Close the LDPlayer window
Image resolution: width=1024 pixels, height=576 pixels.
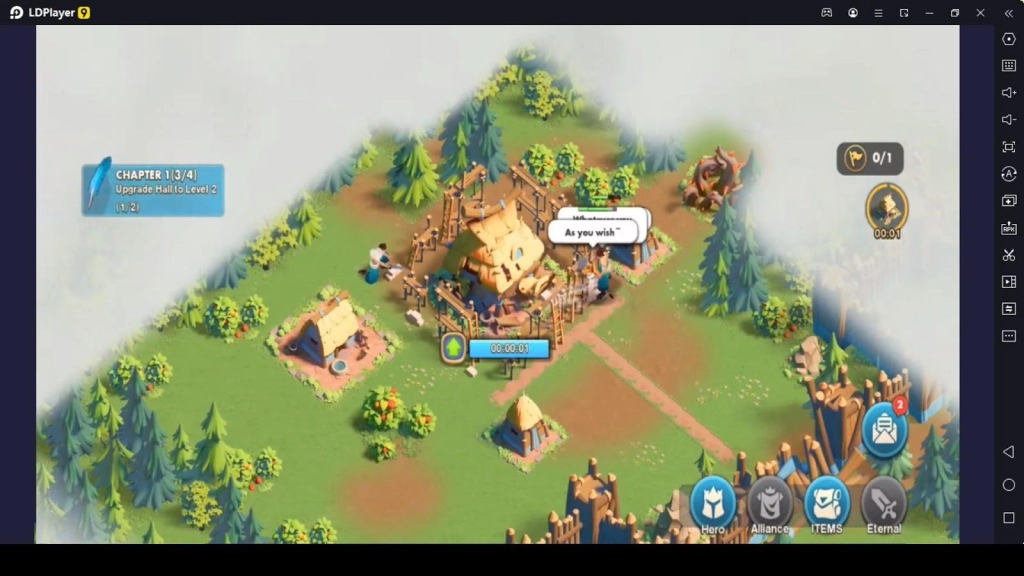tap(981, 13)
